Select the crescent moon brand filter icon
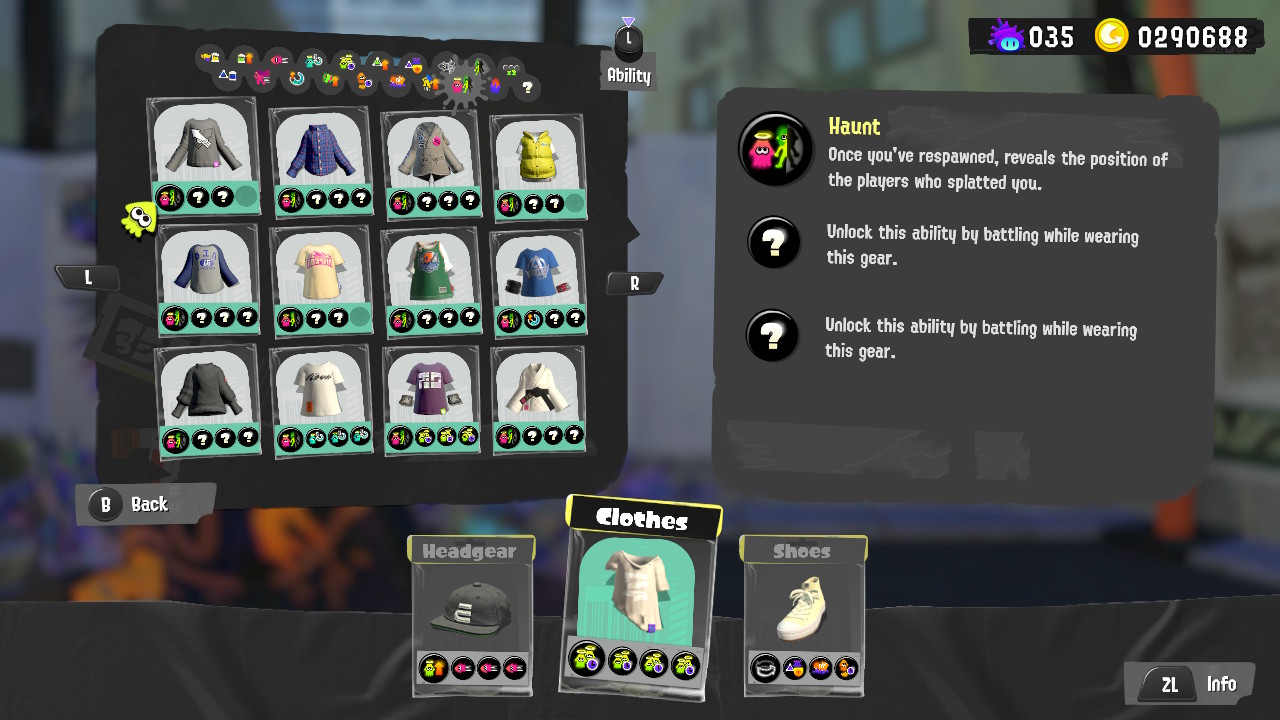The width and height of the screenshot is (1280, 720). (297, 77)
